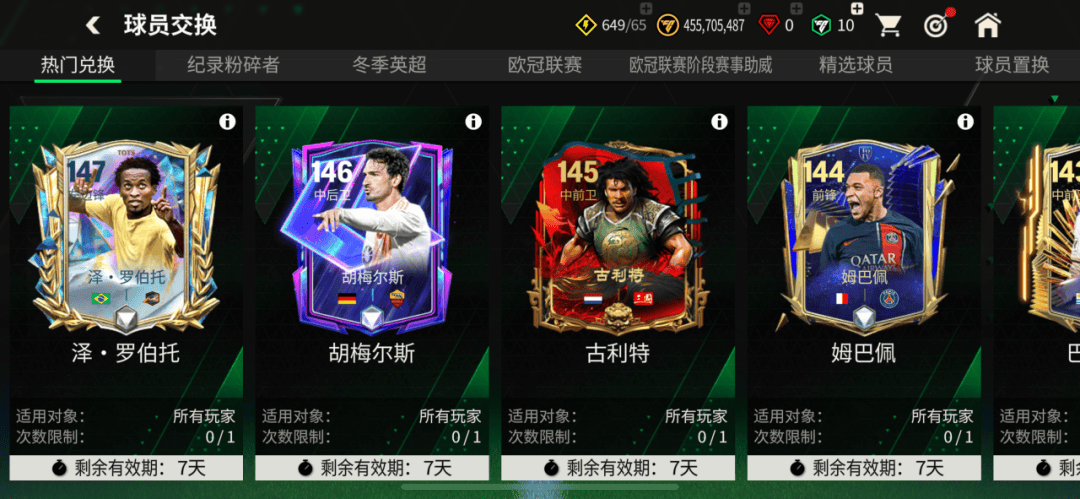Screen dimensions: 1080x499
Task: Select the 热门兑换 tab
Action: point(78,65)
